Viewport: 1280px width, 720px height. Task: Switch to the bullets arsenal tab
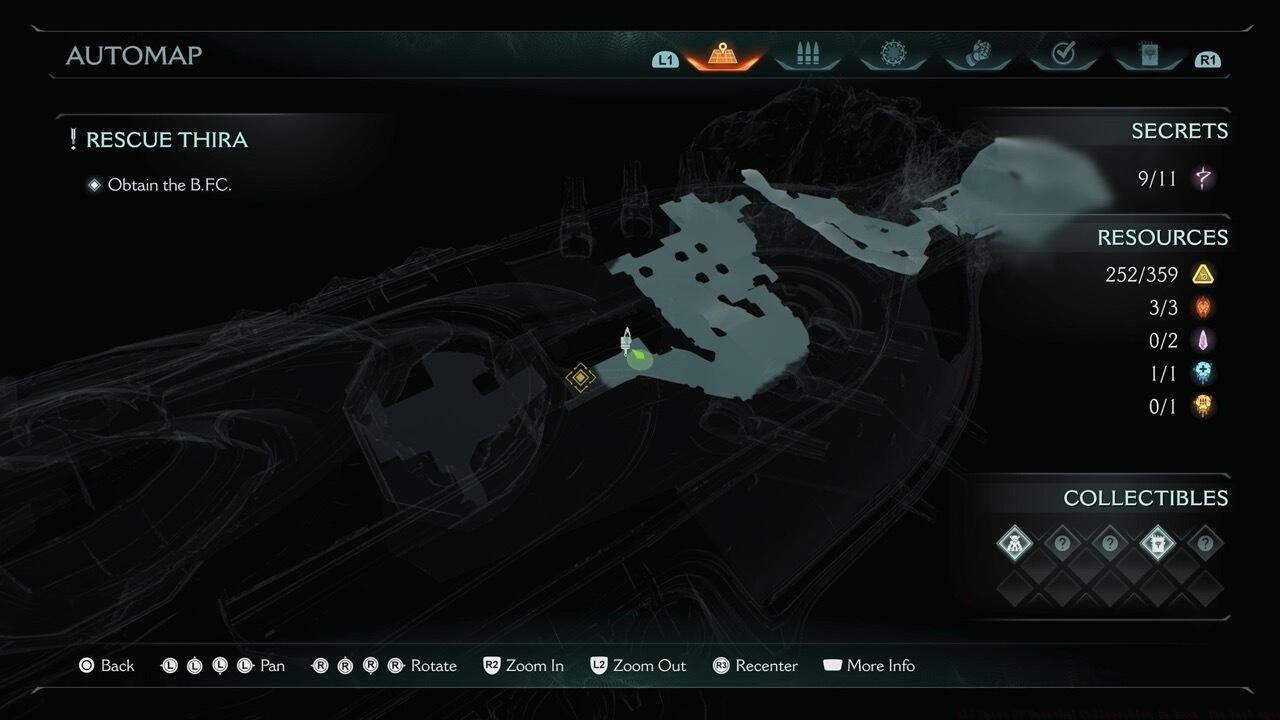(x=807, y=55)
